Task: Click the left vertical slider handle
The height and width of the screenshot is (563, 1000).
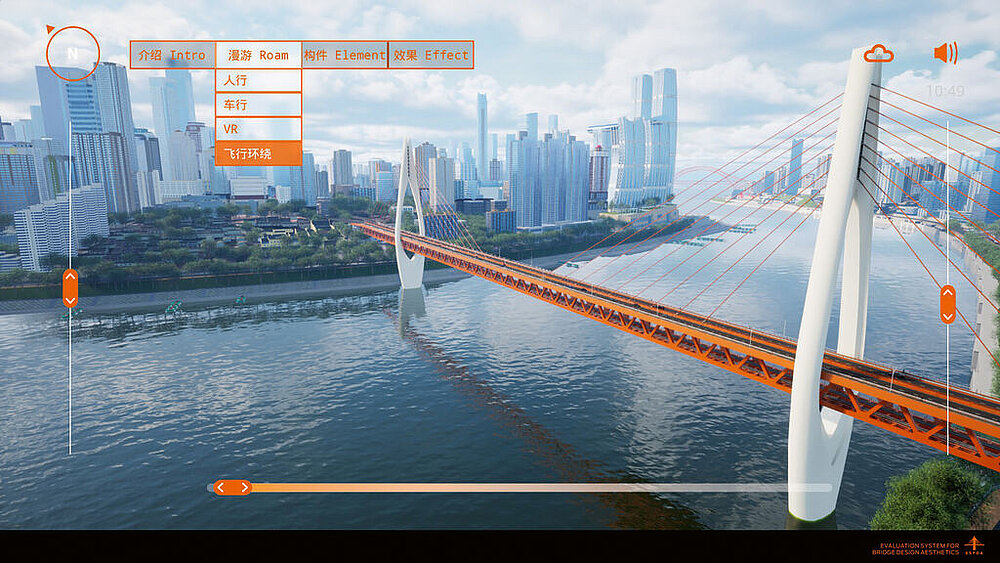Action: 70,288
